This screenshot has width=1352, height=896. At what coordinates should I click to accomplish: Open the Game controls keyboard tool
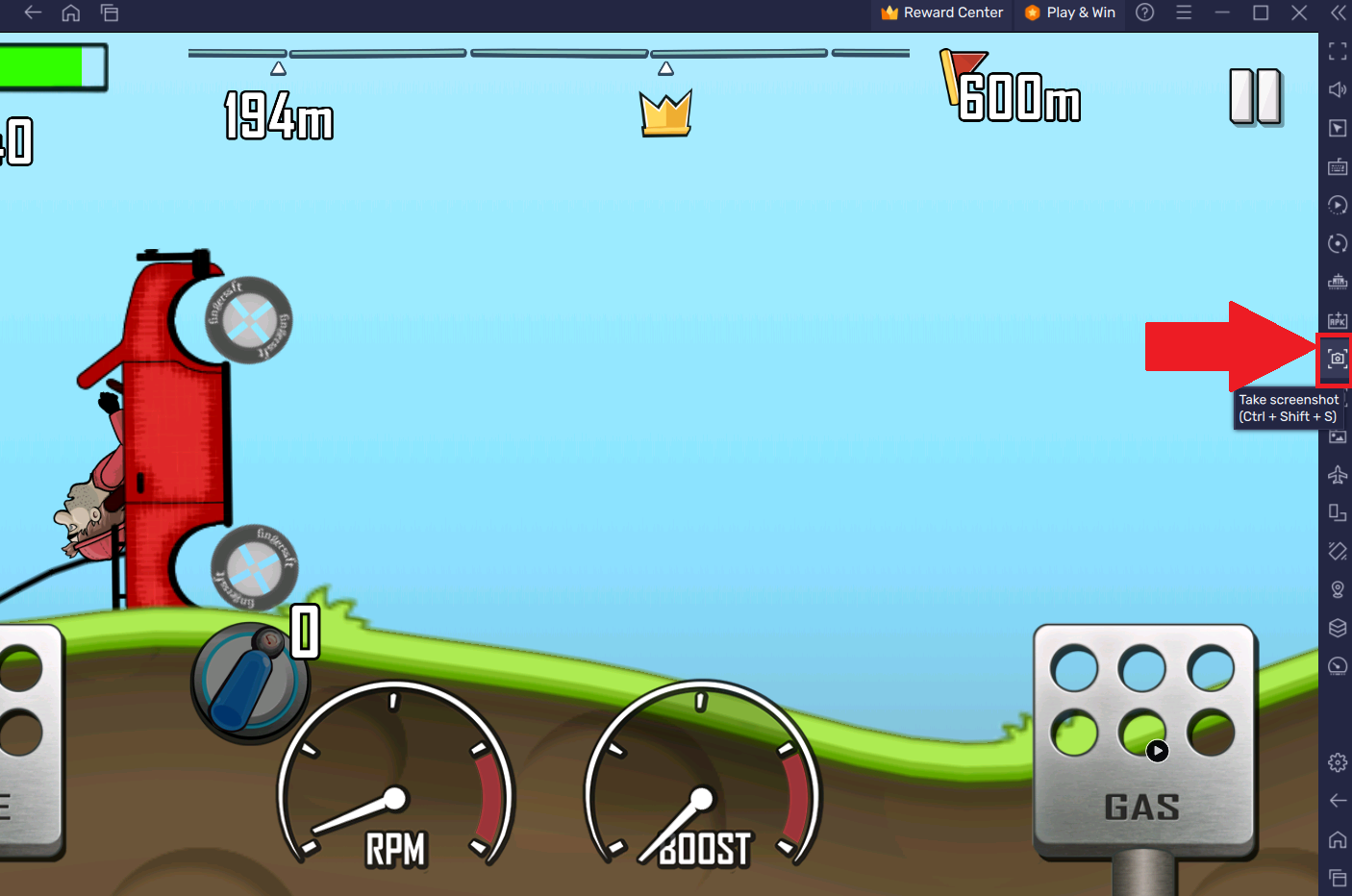click(x=1337, y=166)
